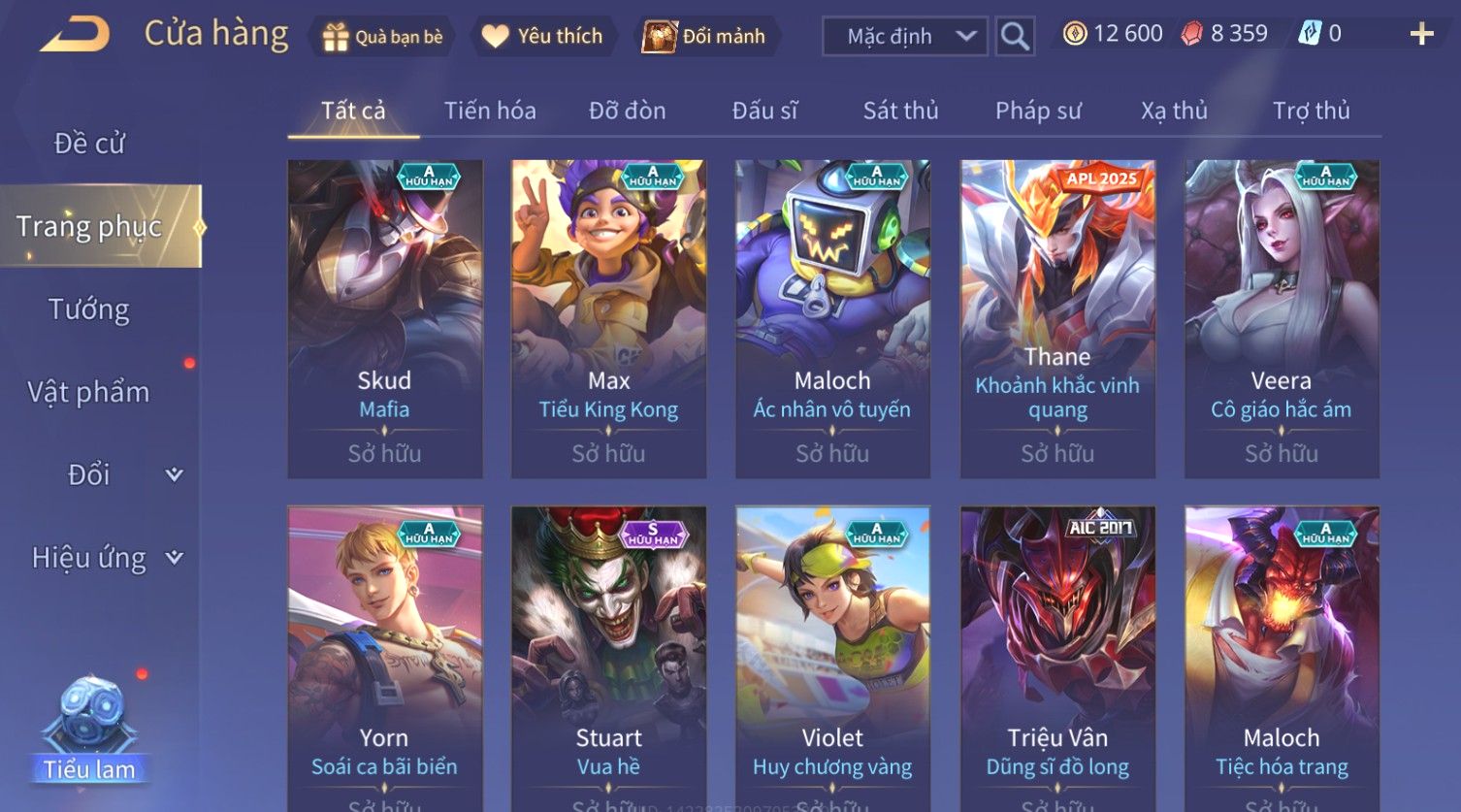Viewport: 1461px width, 812px height.
Task: Open the Quà bạn bè gift button
Action: click(382, 37)
